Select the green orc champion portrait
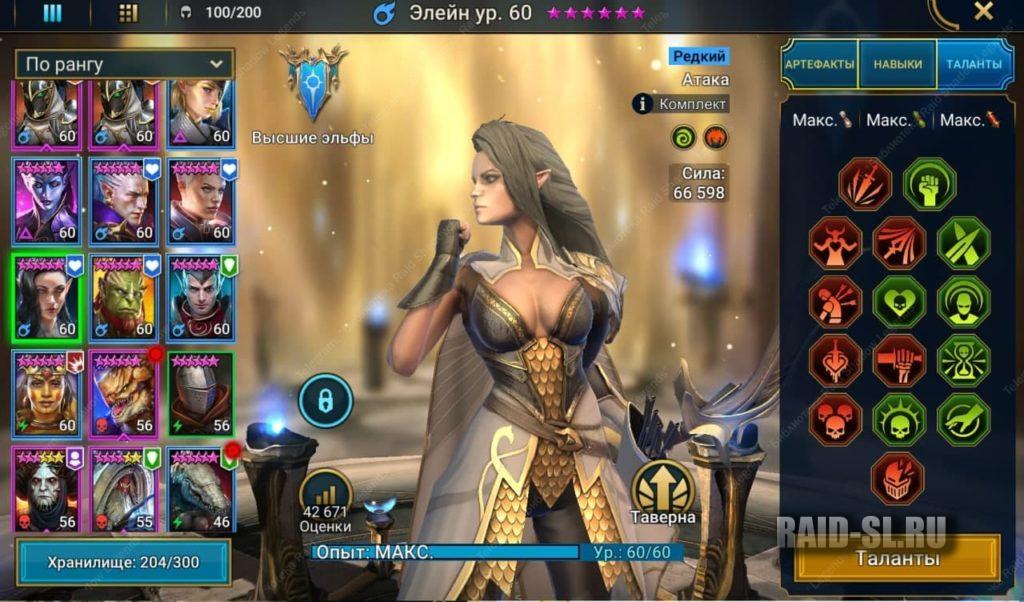The height and width of the screenshot is (602, 1024). [124, 297]
